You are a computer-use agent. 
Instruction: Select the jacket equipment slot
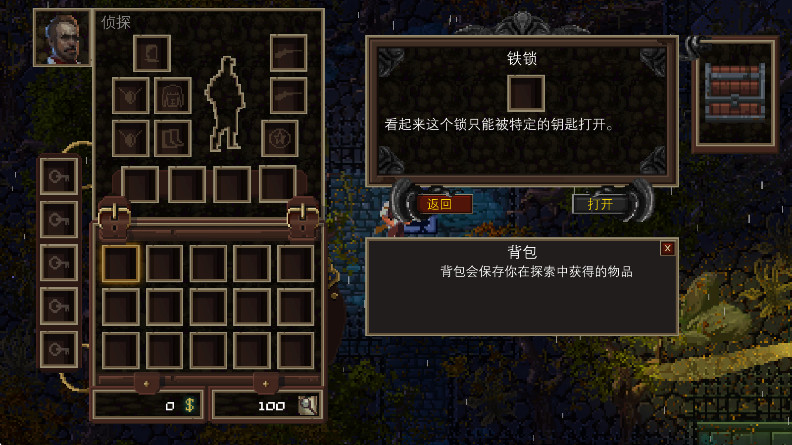173,96
